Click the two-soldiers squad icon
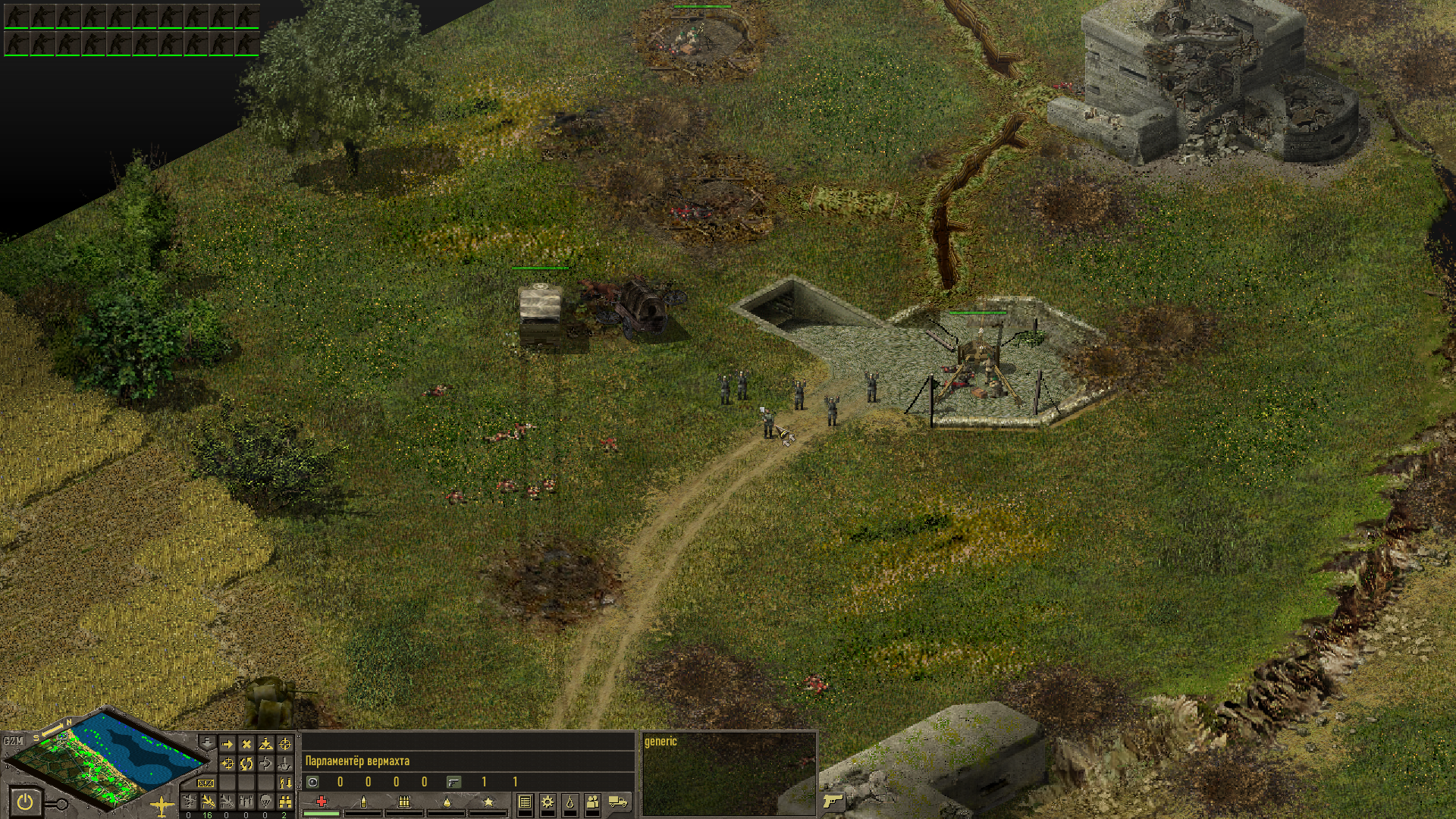This screenshot has height=819, width=1456. pos(593,802)
